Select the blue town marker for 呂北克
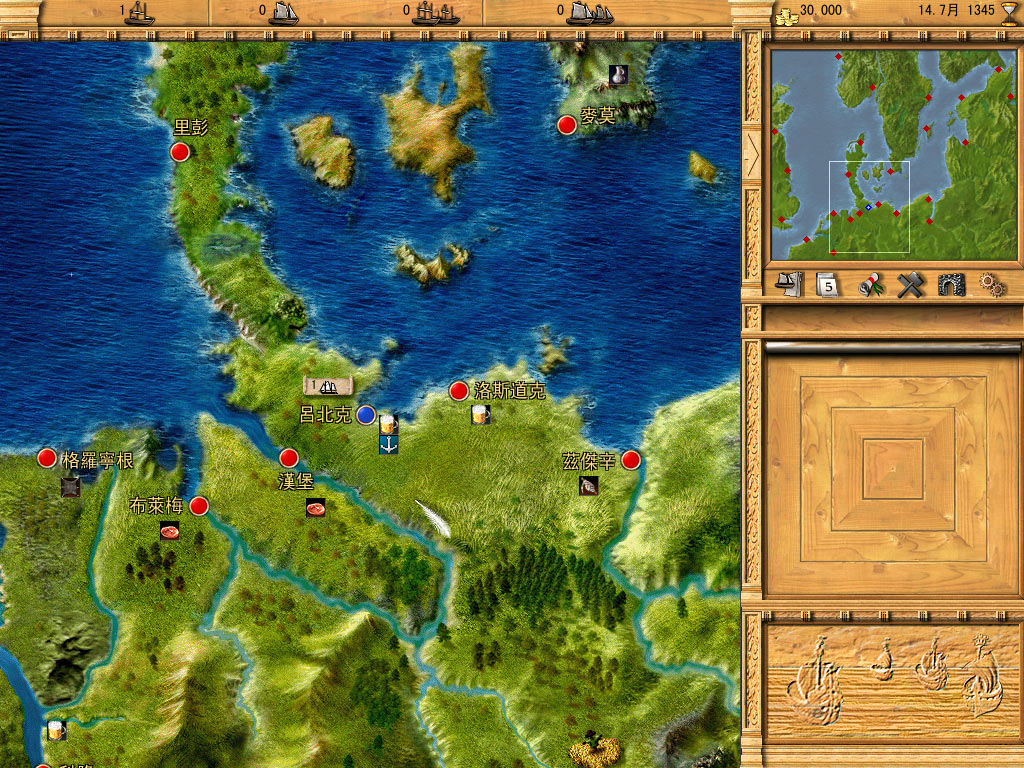This screenshot has width=1024, height=768. [x=366, y=414]
